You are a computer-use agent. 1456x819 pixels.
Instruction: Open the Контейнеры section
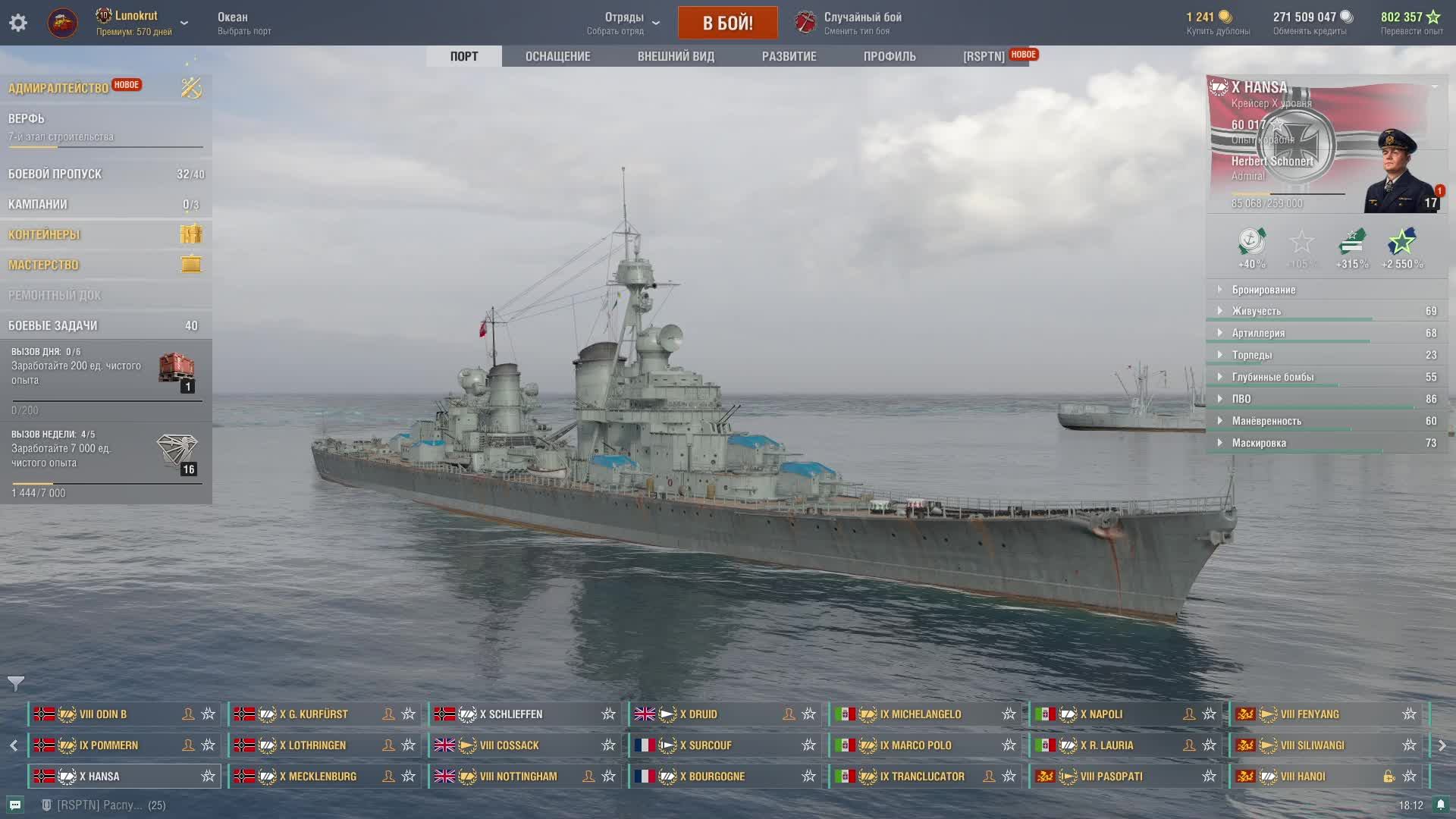(44, 234)
